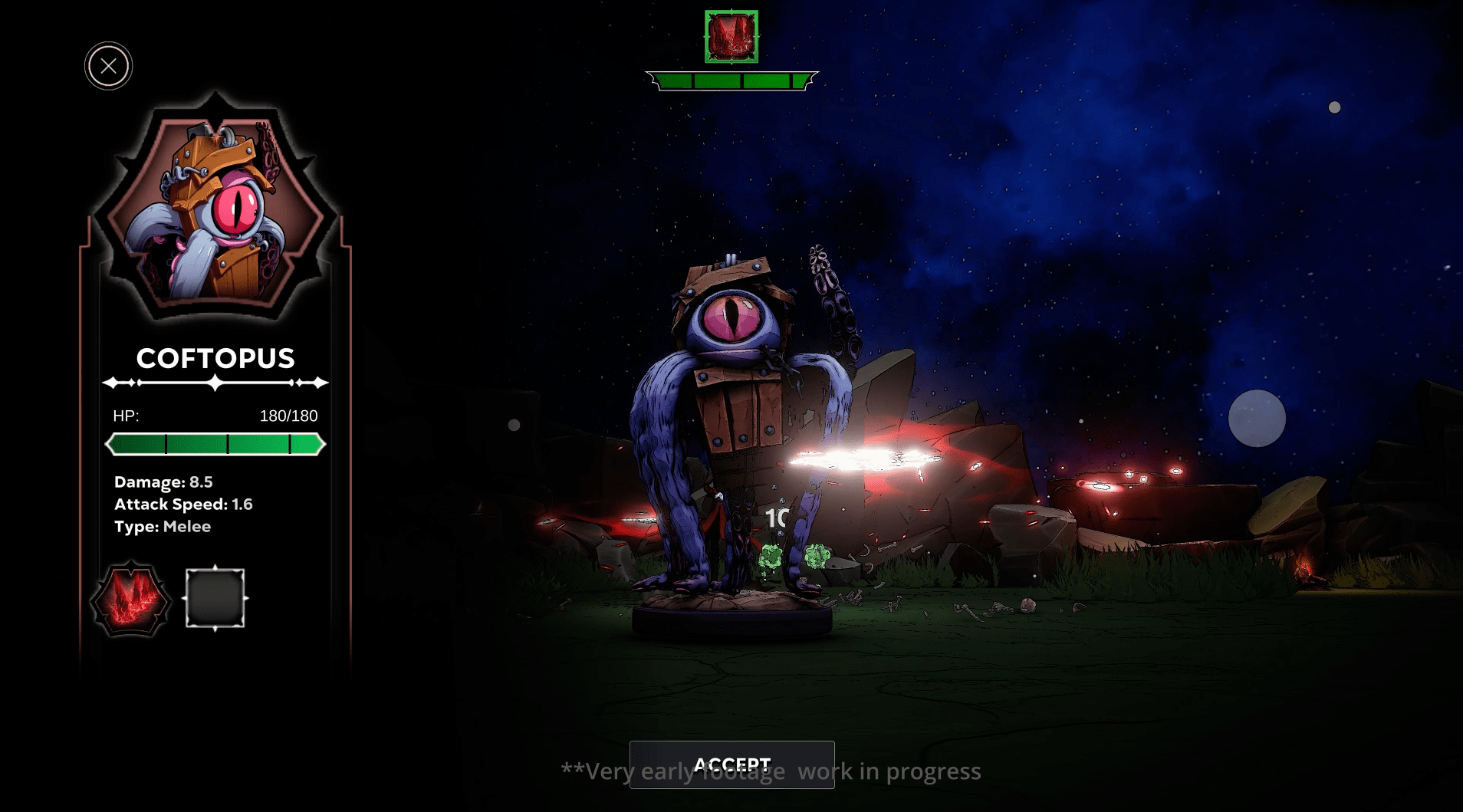Click the Coftopus portrait

(215, 211)
